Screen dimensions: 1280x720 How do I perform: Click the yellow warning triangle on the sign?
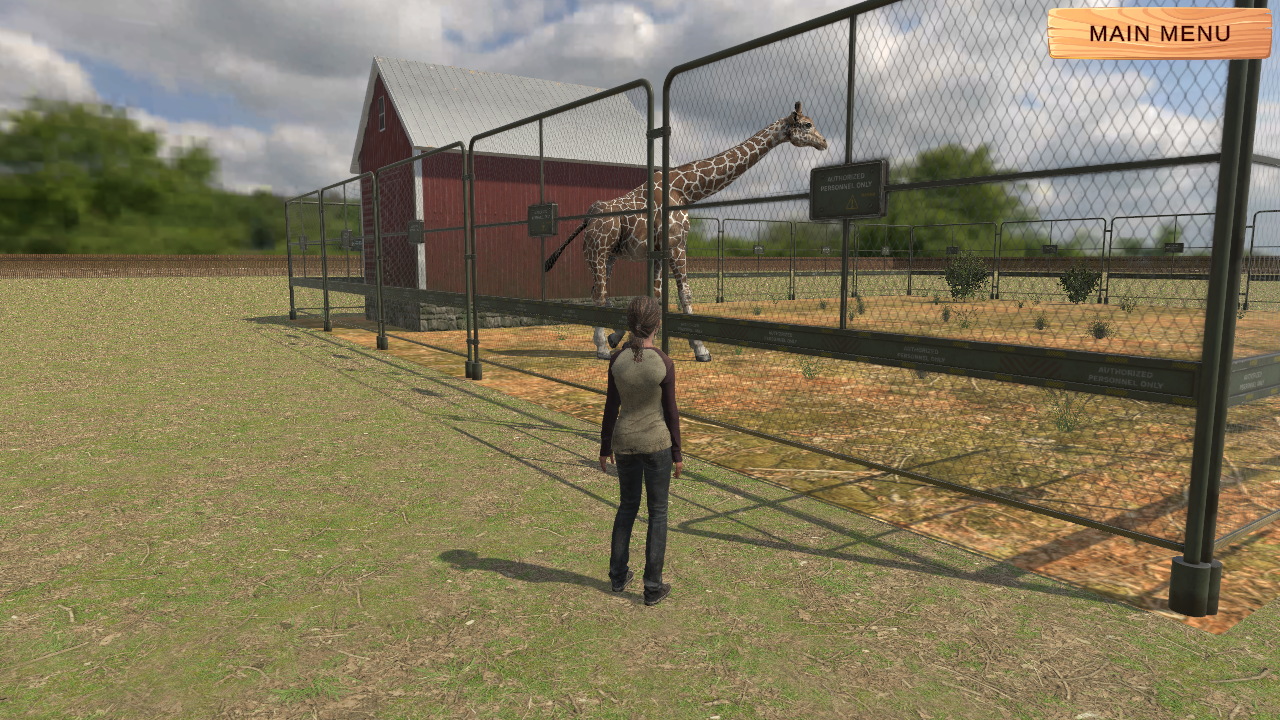[851, 202]
